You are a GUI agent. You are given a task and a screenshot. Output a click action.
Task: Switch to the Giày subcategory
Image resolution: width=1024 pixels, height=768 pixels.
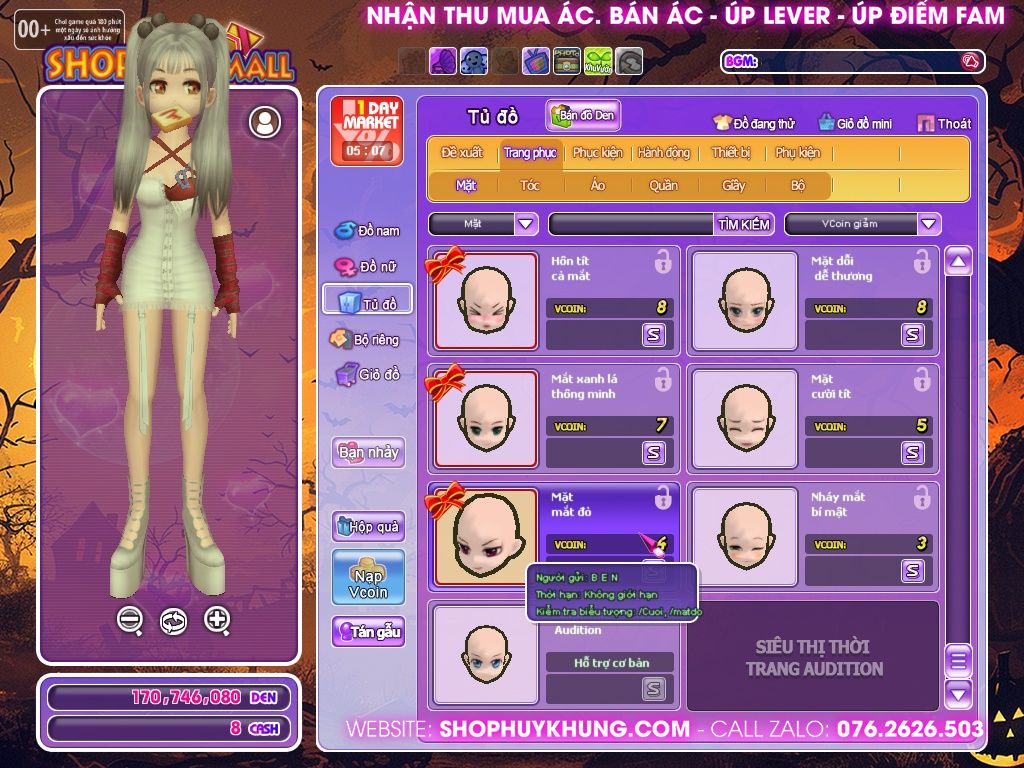pos(734,185)
